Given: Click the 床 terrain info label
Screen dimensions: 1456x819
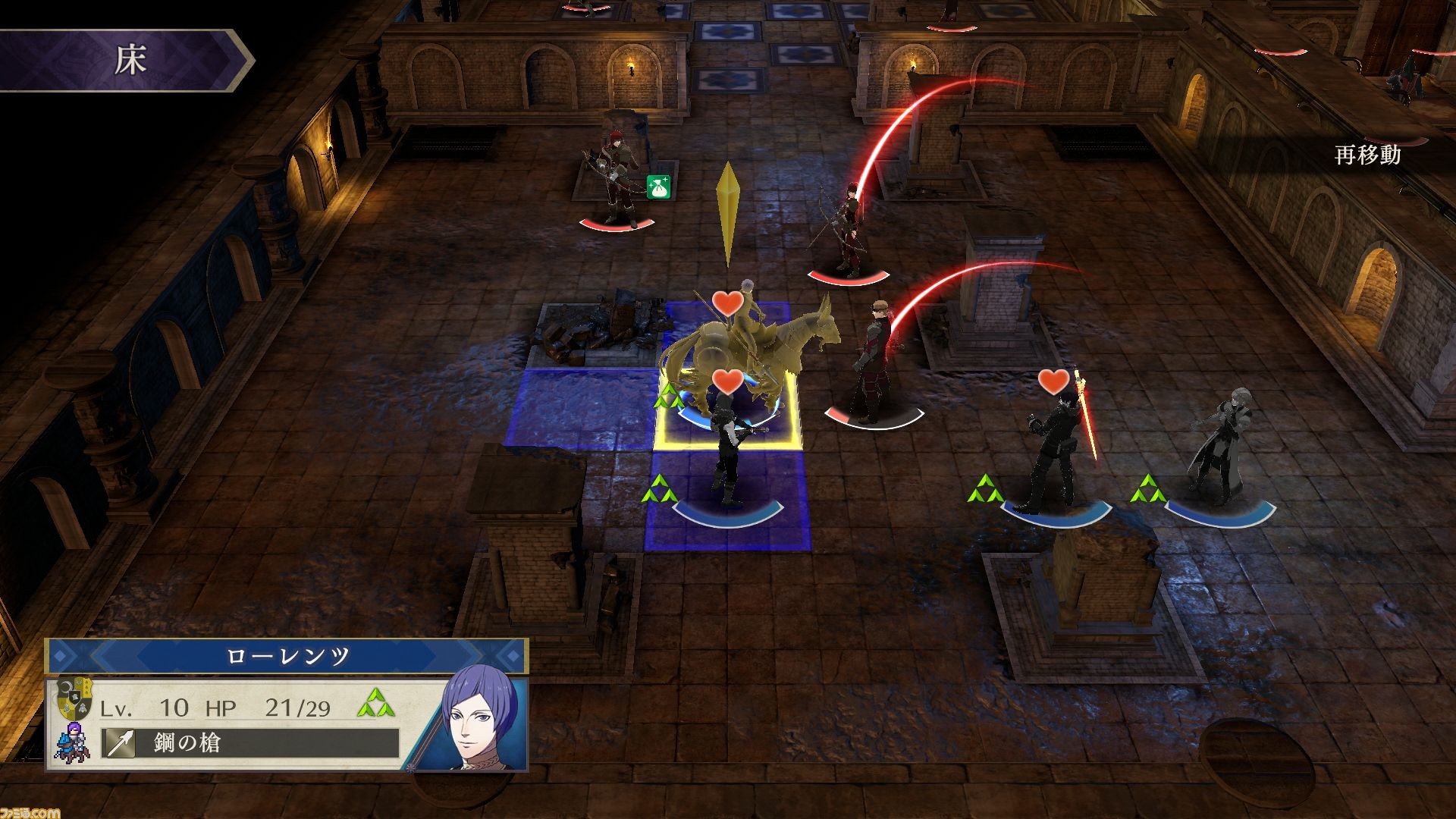Looking at the screenshot, I should 129,61.
